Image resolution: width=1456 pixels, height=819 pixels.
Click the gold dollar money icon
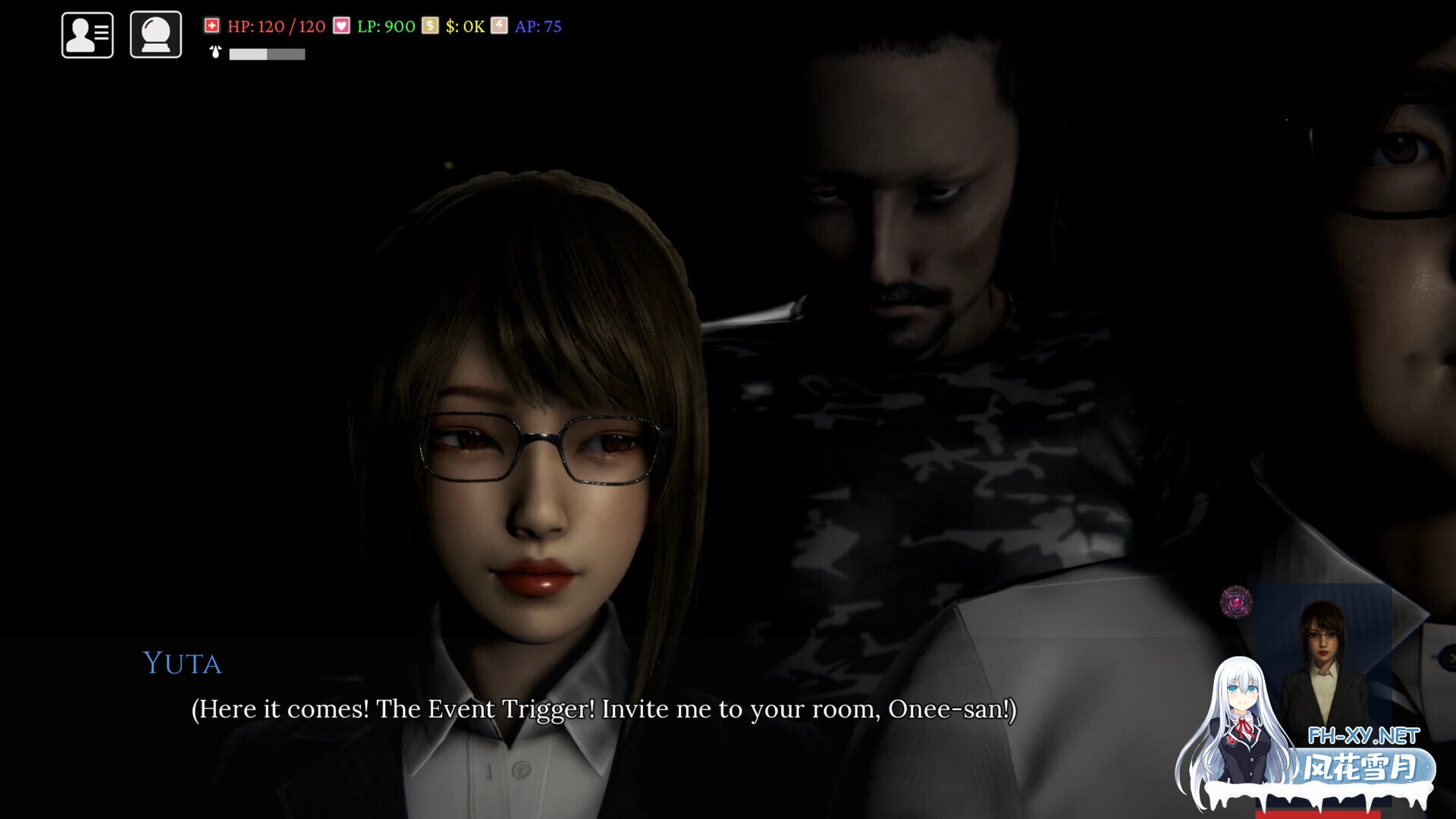point(429,24)
